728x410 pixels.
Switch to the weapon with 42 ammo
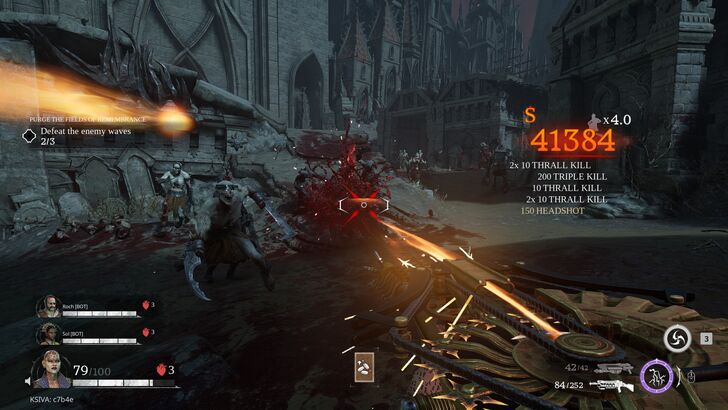point(612,368)
